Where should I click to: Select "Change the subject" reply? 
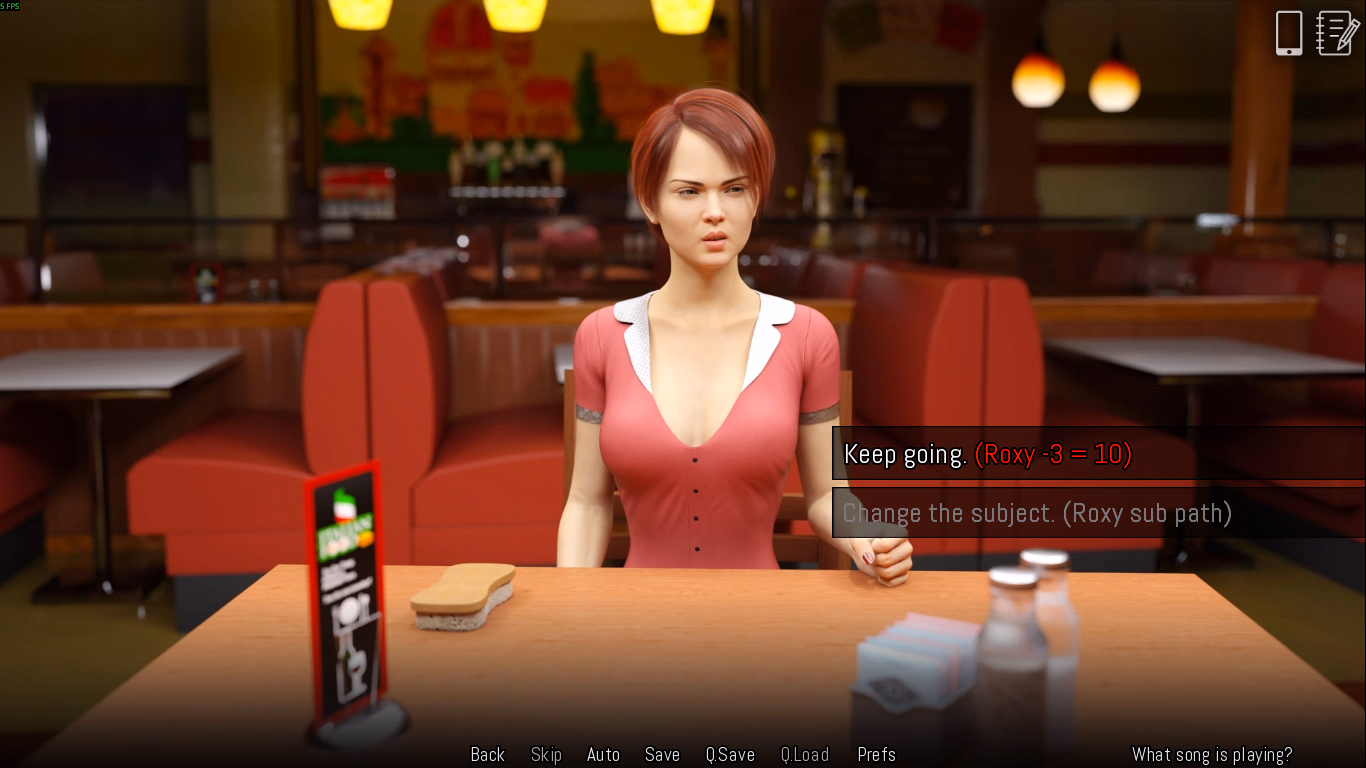point(1037,514)
